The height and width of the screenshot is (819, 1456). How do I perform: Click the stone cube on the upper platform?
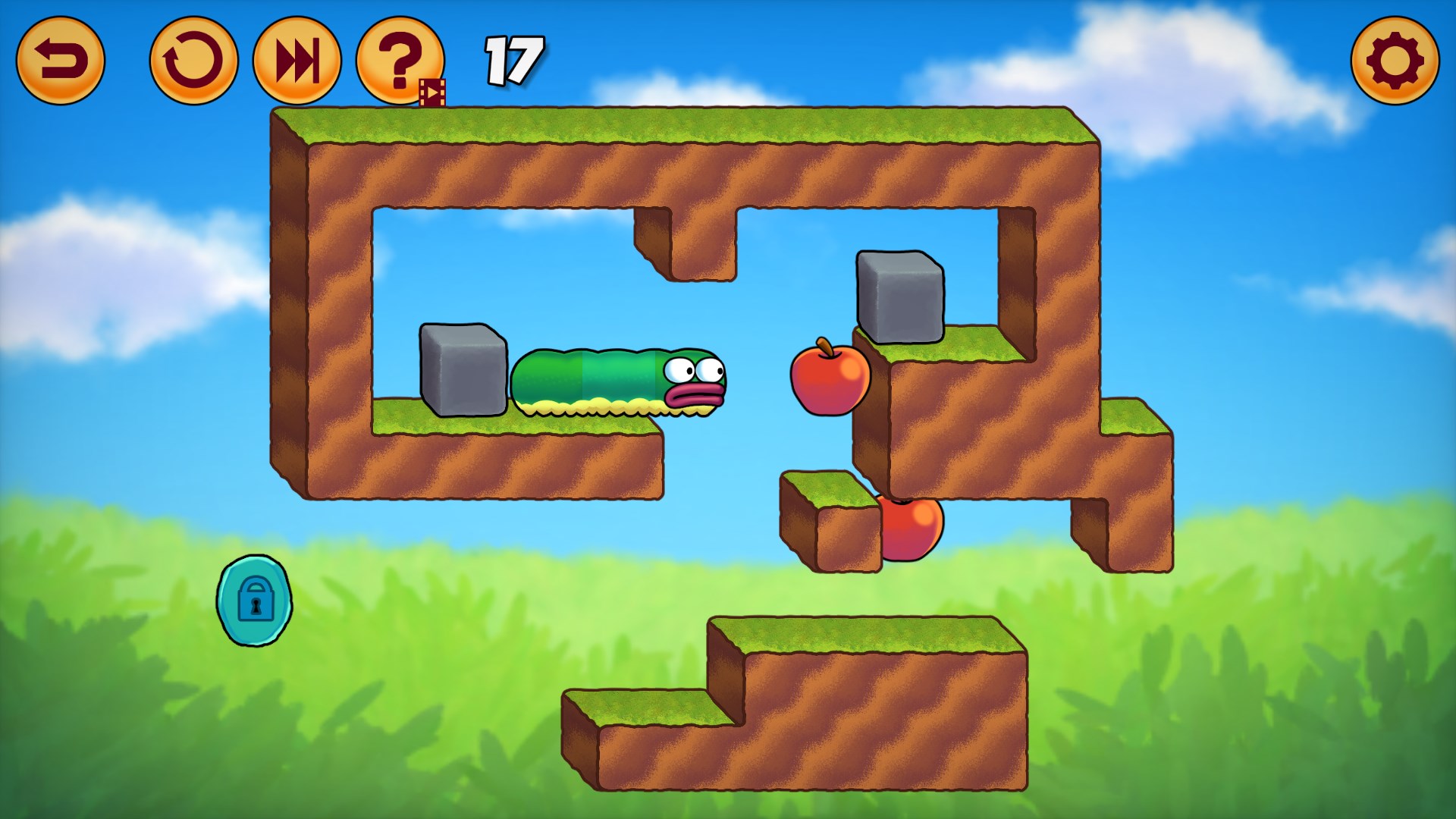[899, 296]
